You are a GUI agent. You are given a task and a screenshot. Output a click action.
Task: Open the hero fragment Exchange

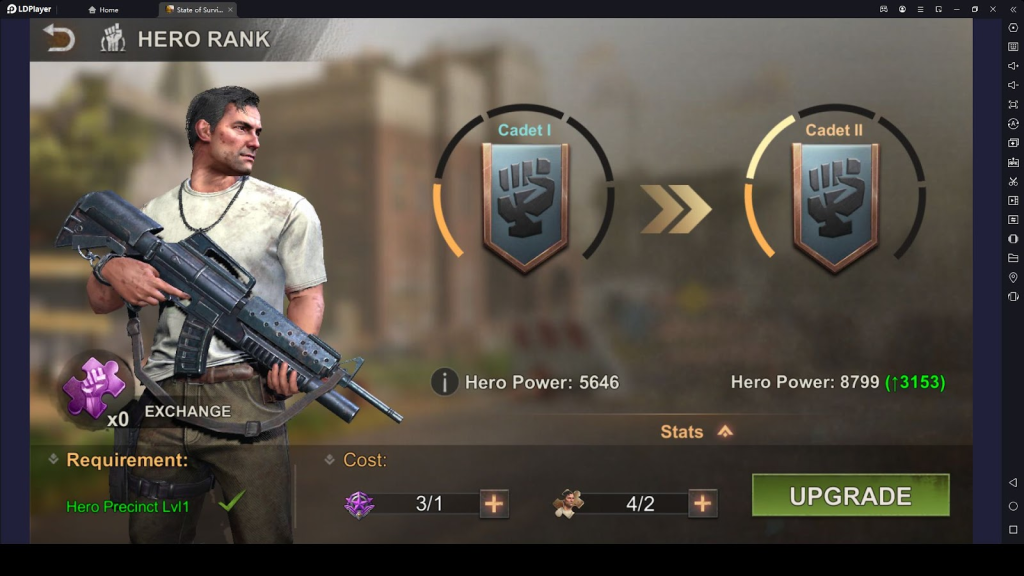point(187,411)
